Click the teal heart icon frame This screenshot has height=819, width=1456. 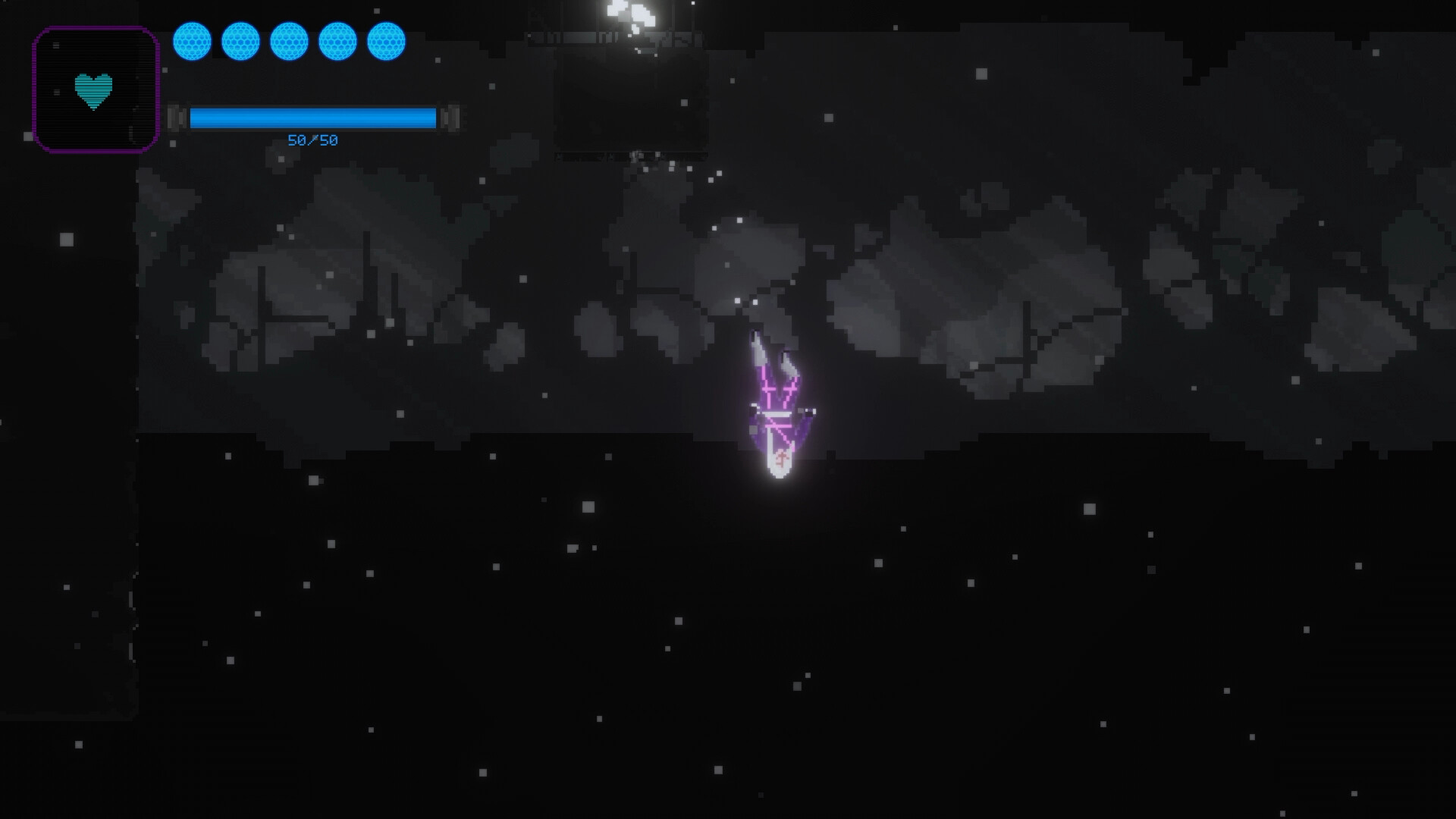point(95,89)
